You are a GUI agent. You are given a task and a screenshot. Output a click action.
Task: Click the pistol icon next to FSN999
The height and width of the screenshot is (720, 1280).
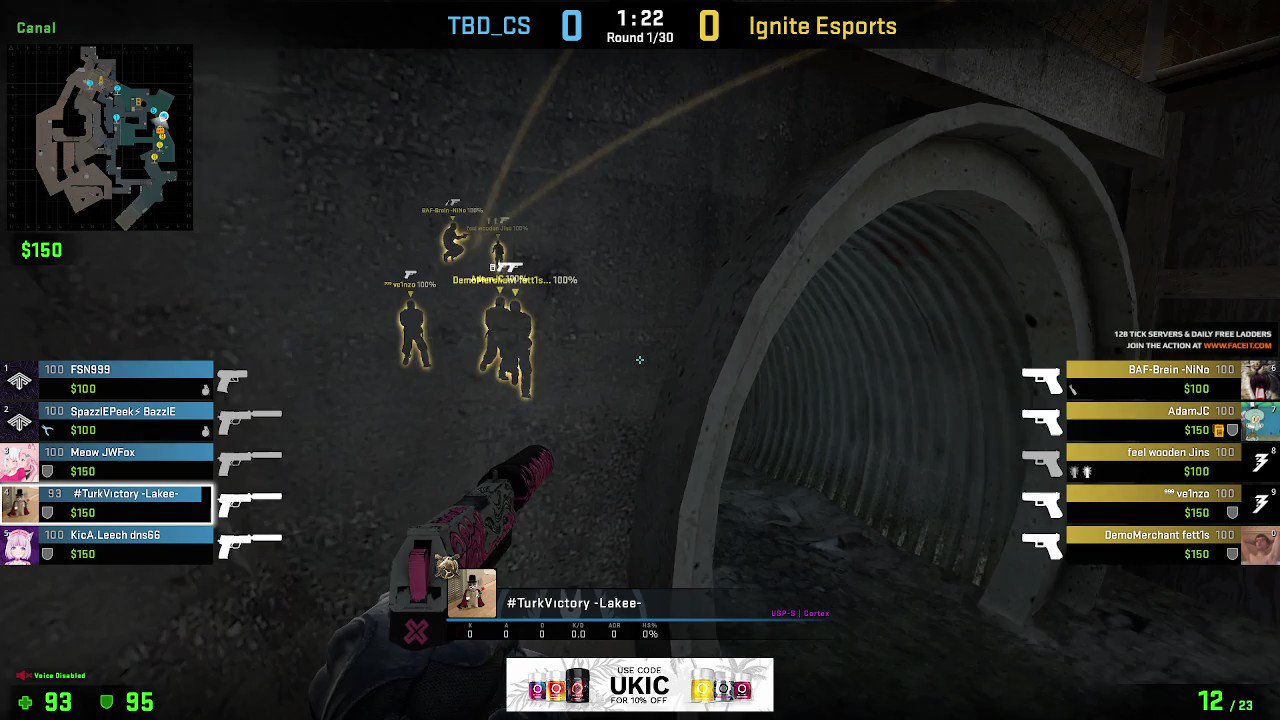click(x=232, y=379)
